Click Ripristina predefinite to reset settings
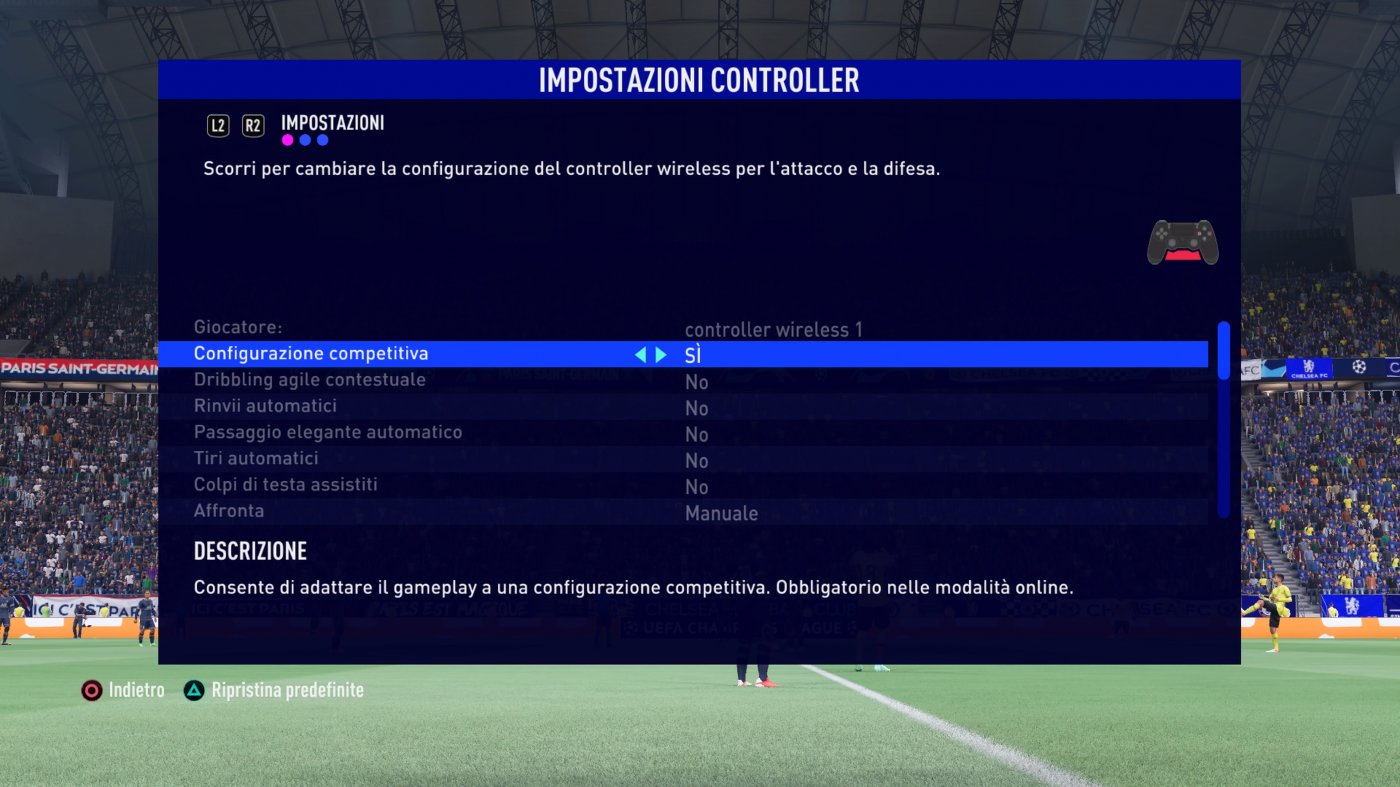1400x787 pixels. click(288, 689)
